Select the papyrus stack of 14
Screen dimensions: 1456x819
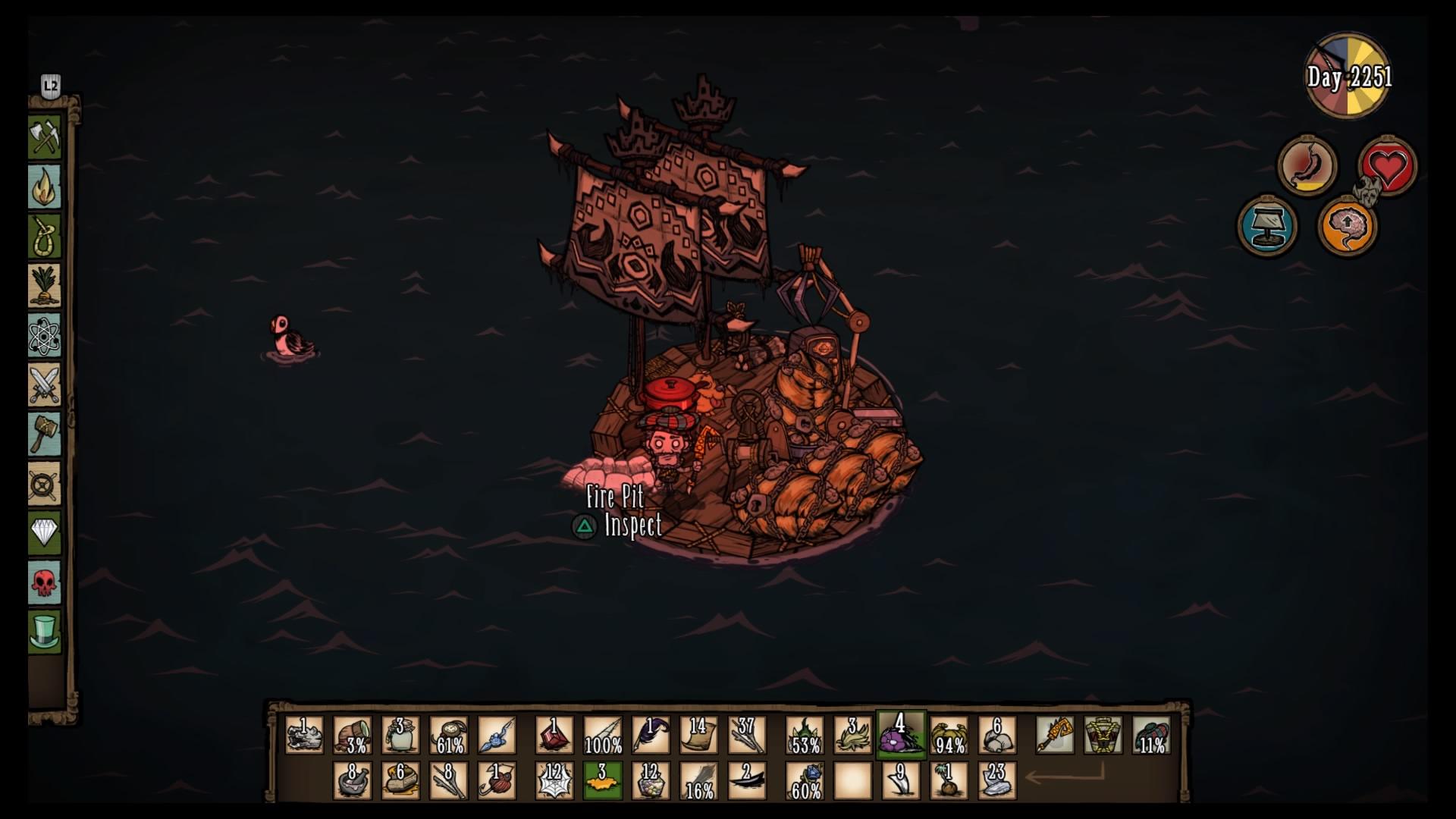point(699,735)
